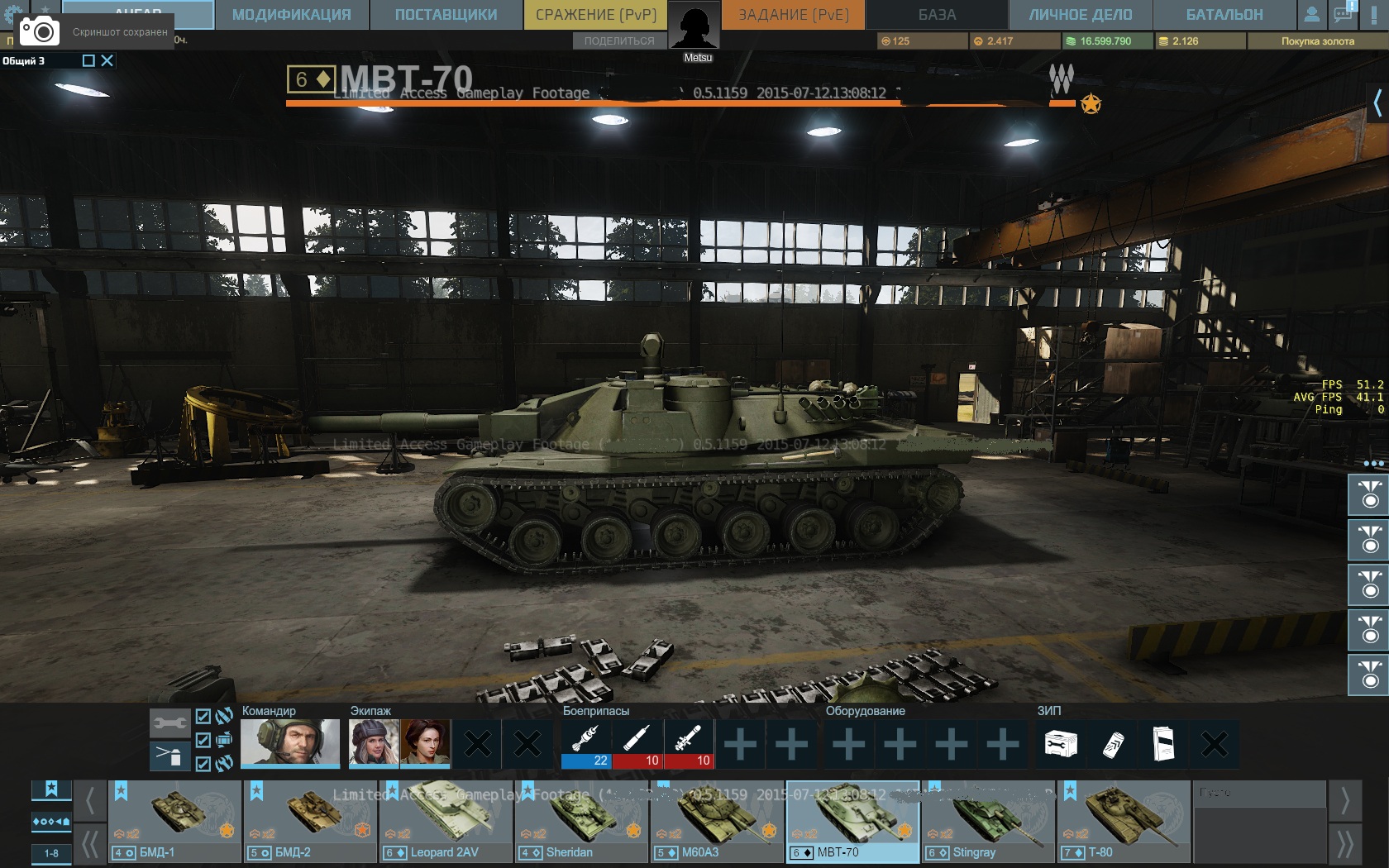The height and width of the screenshot is (868, 1389).
Task: Pick the Sheridan from the vehicle carousel
Action: (x=581, y=821)
